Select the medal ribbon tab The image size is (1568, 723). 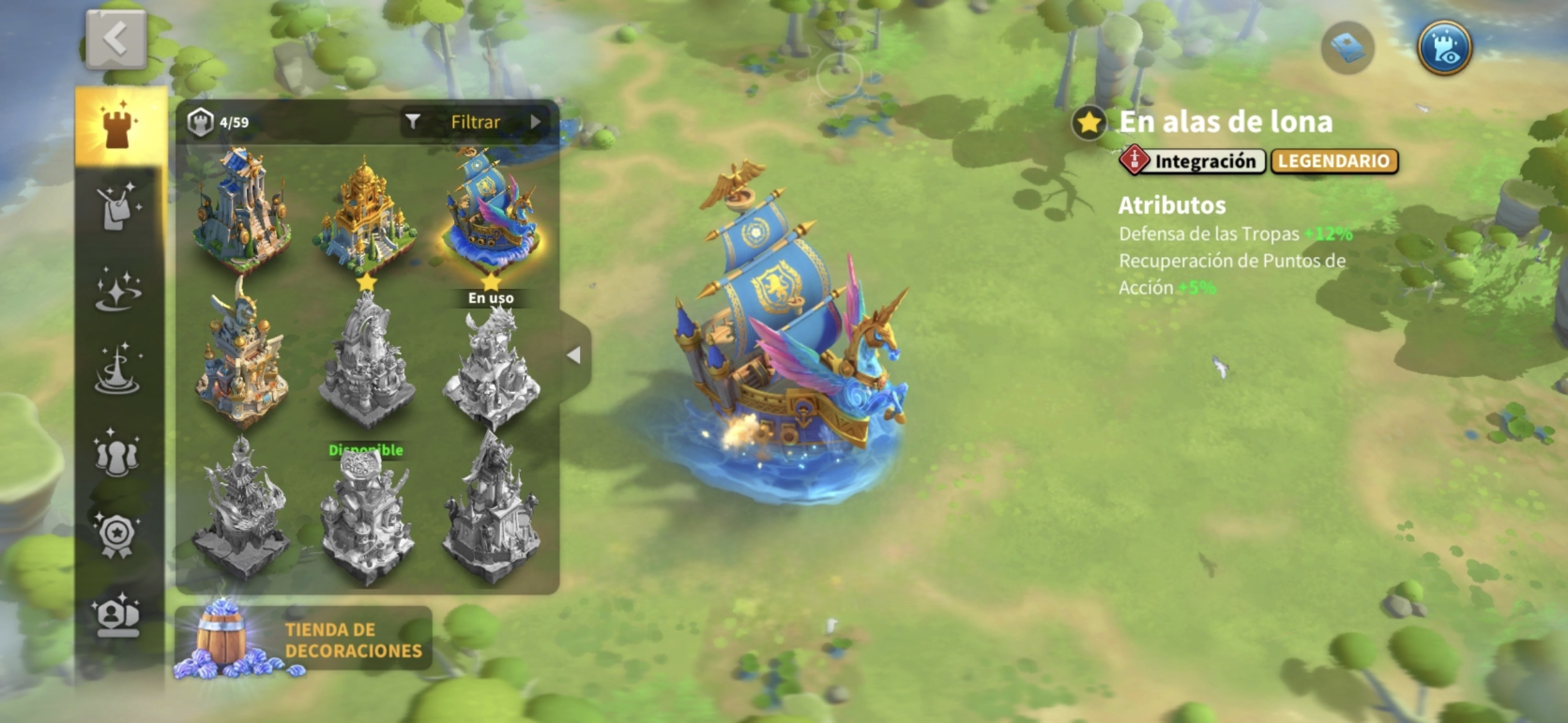[x=118, y=535]
